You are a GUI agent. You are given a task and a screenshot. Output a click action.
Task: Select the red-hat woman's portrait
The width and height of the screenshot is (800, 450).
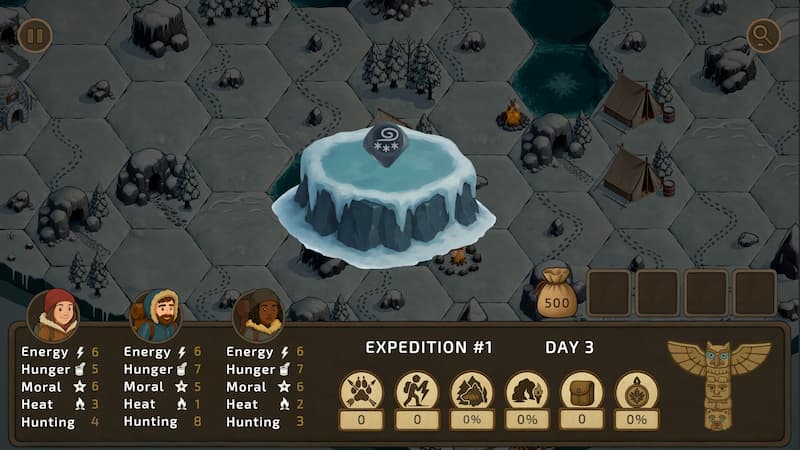coord(55,315)
